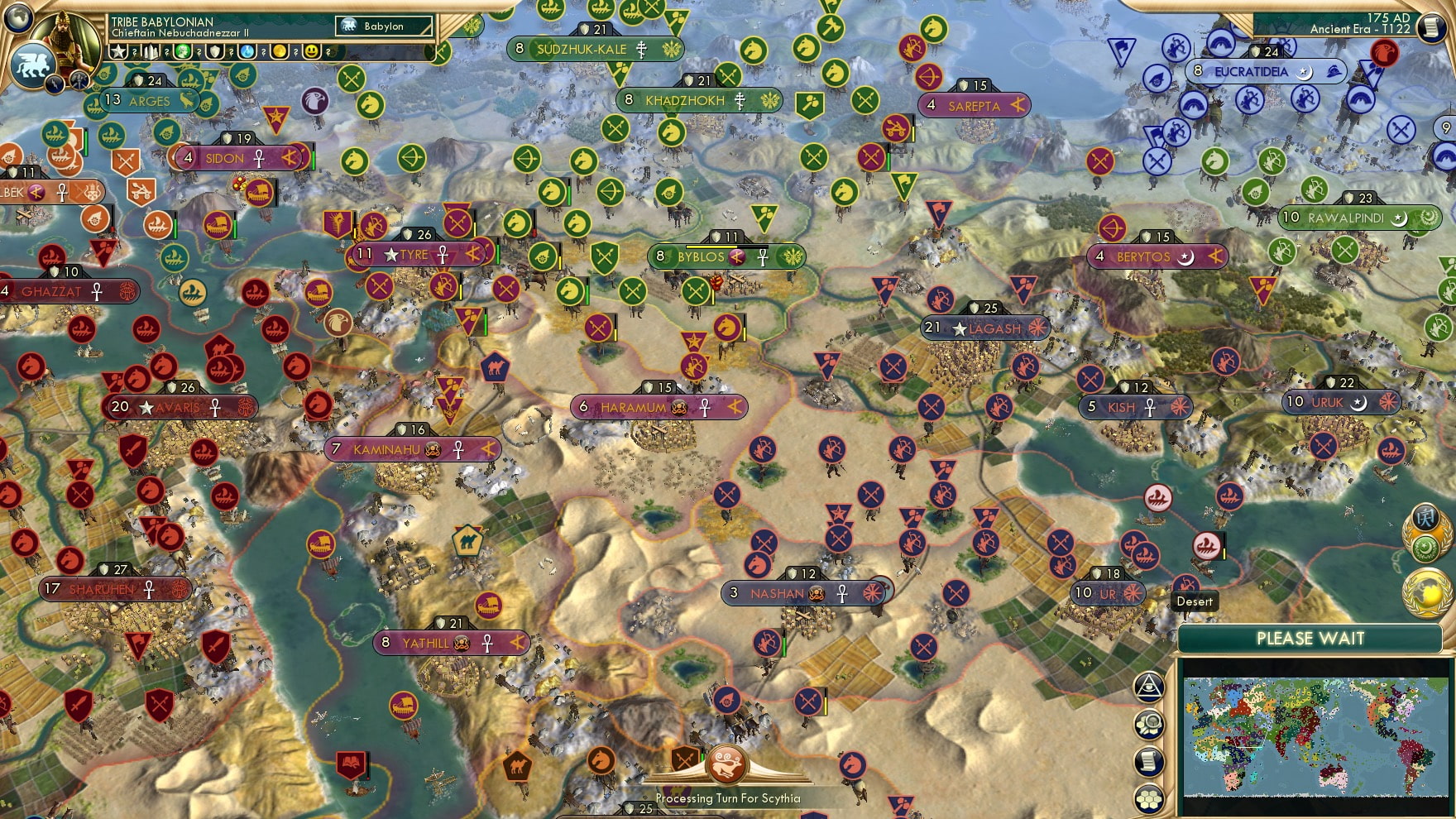Select the winged bull civilization emblem
This screenshot has width=1456, height=819.
(x=31, y=64)
